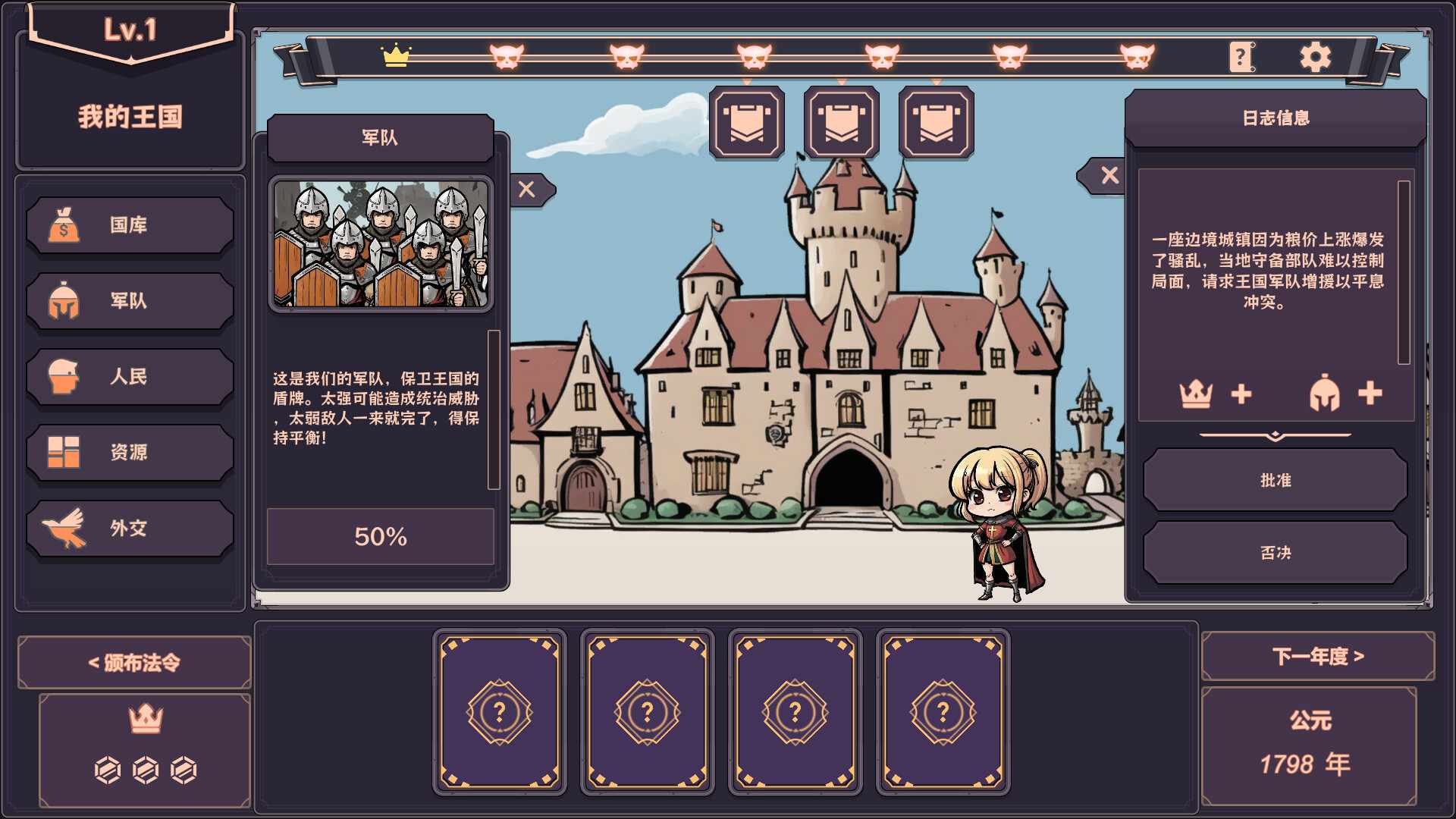Click the 颁布法令 issue decree button
The width and height of the screenshot is (1456, 819).
click(x=134, y=663)
